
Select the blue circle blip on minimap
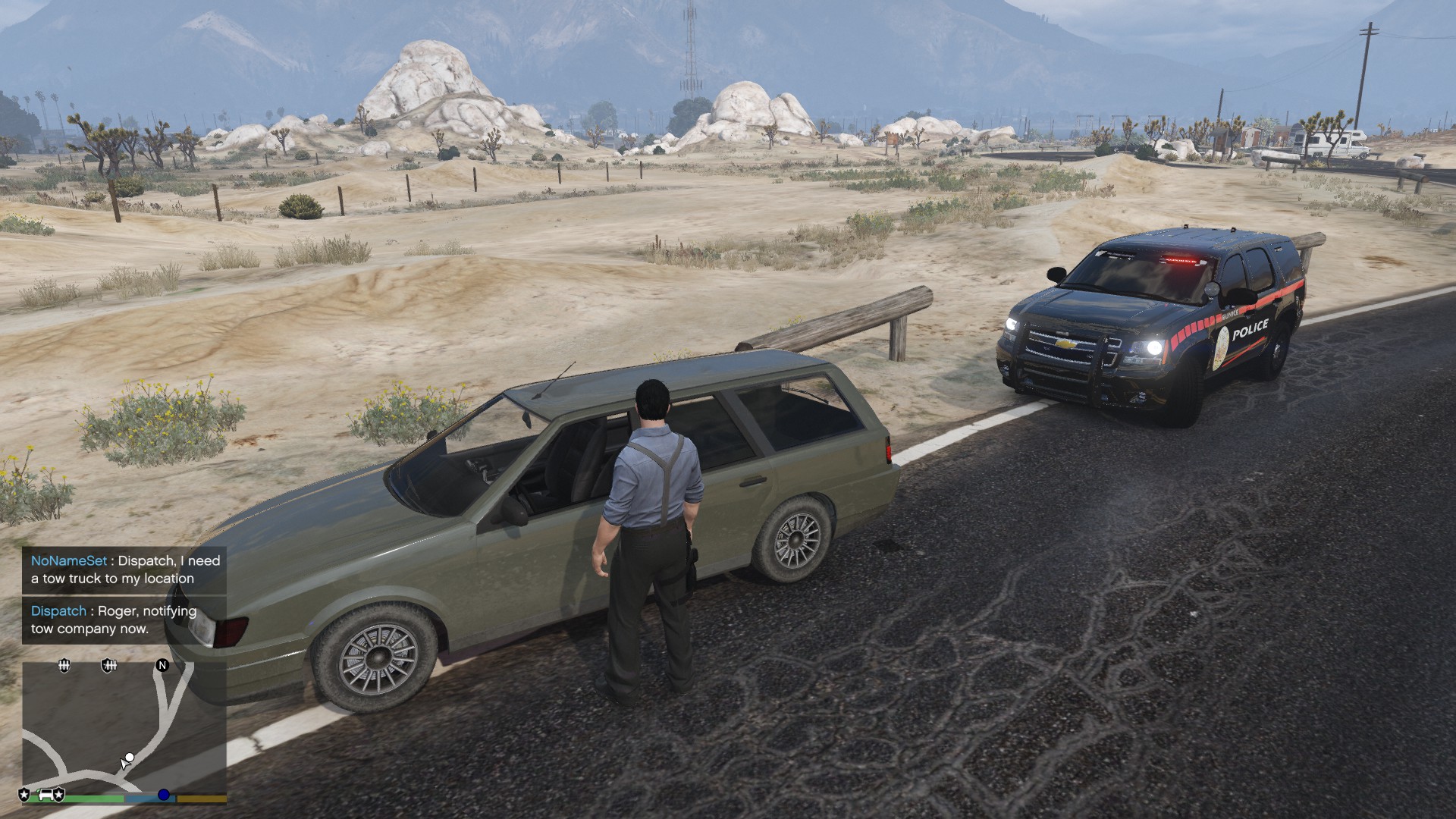(163, 795)
